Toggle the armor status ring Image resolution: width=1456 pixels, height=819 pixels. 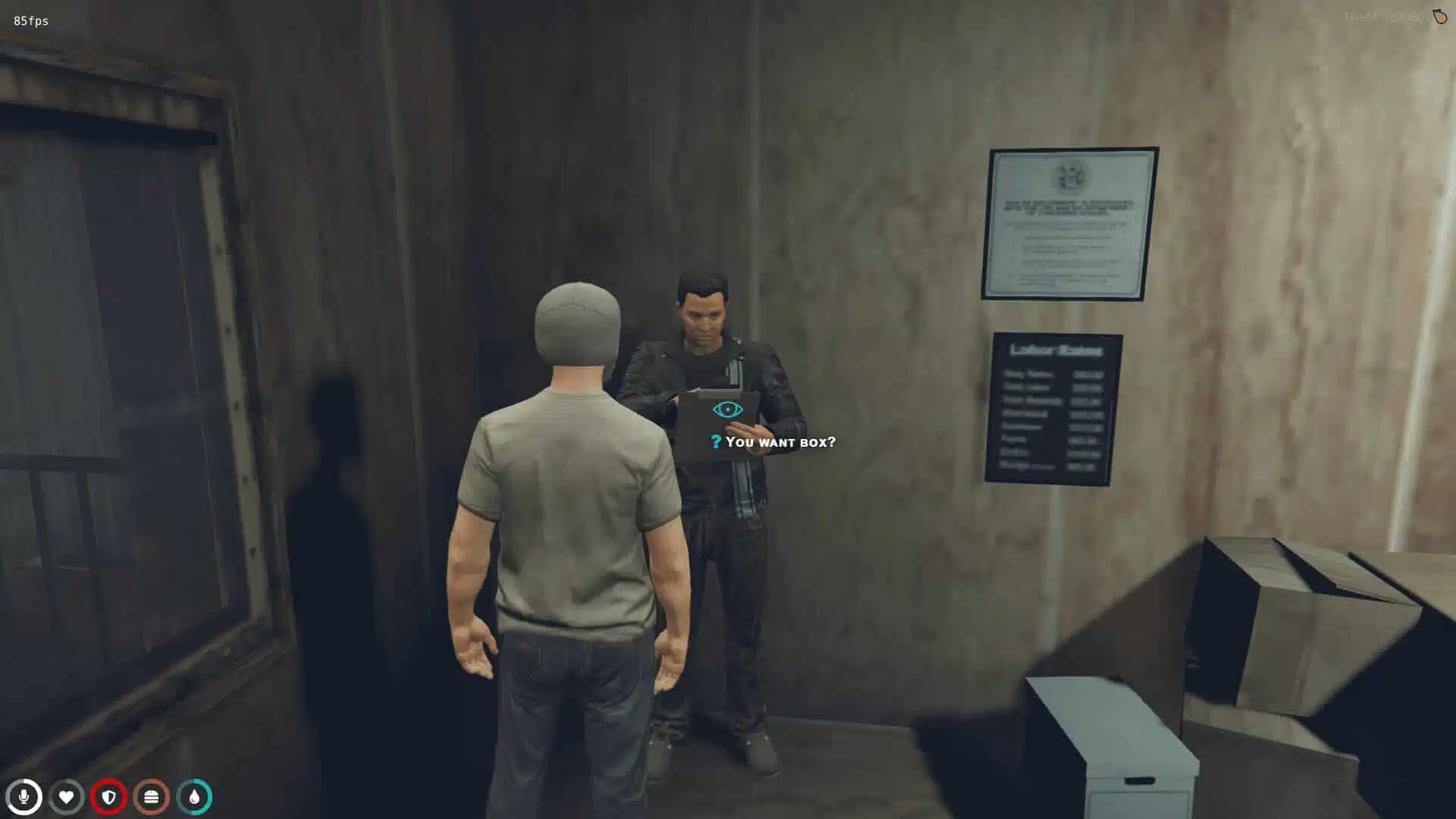click(108, 796)
